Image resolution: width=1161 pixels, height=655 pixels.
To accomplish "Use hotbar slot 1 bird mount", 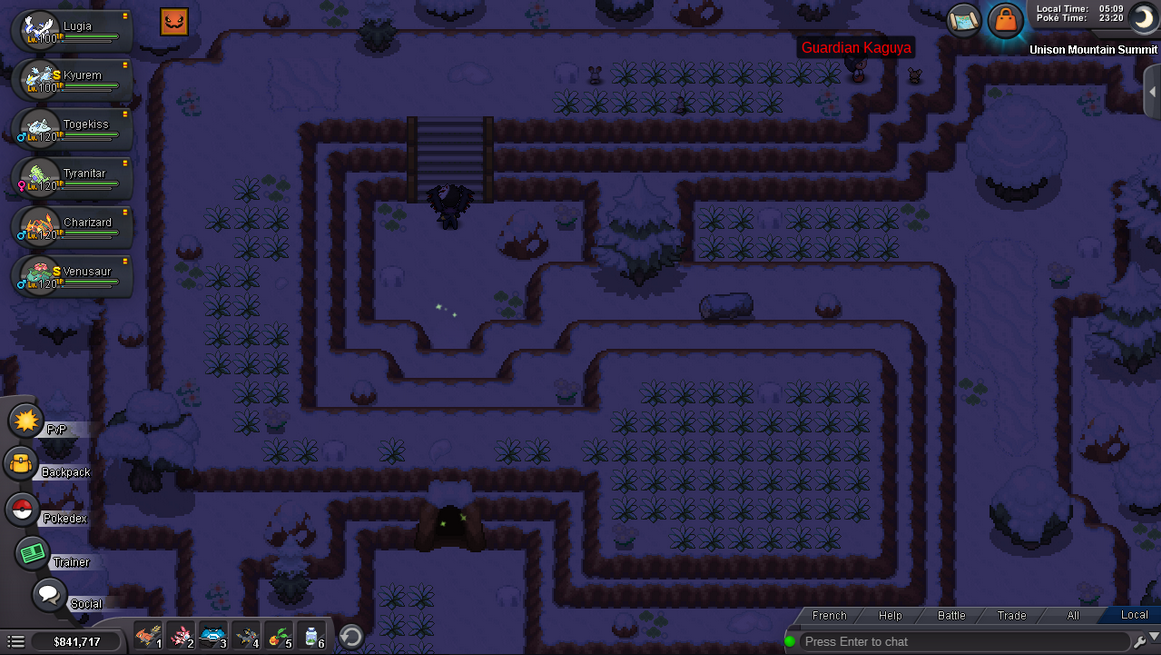I will coord(148,636).
